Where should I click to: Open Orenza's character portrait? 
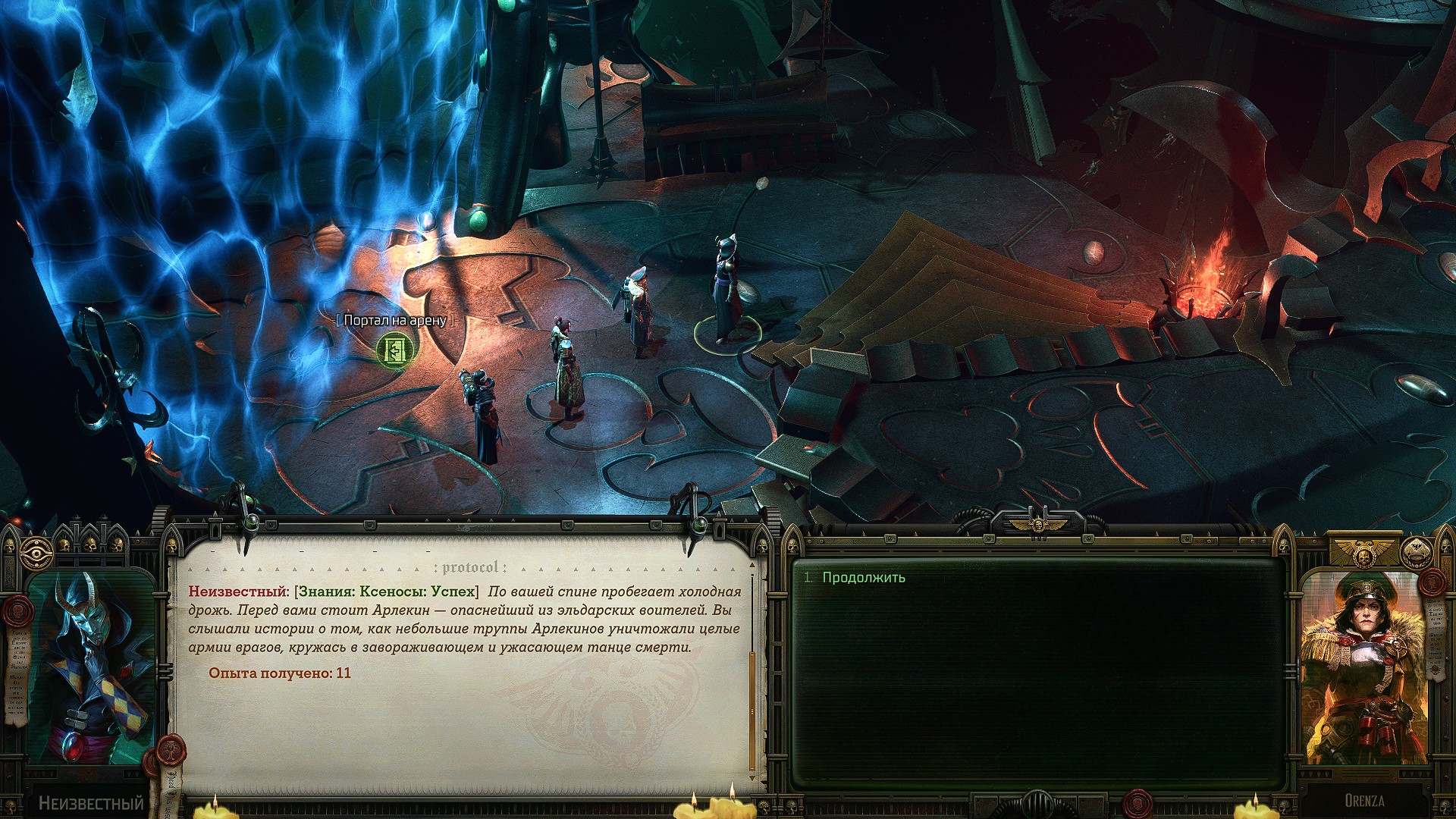click(x=1363, y=669)
